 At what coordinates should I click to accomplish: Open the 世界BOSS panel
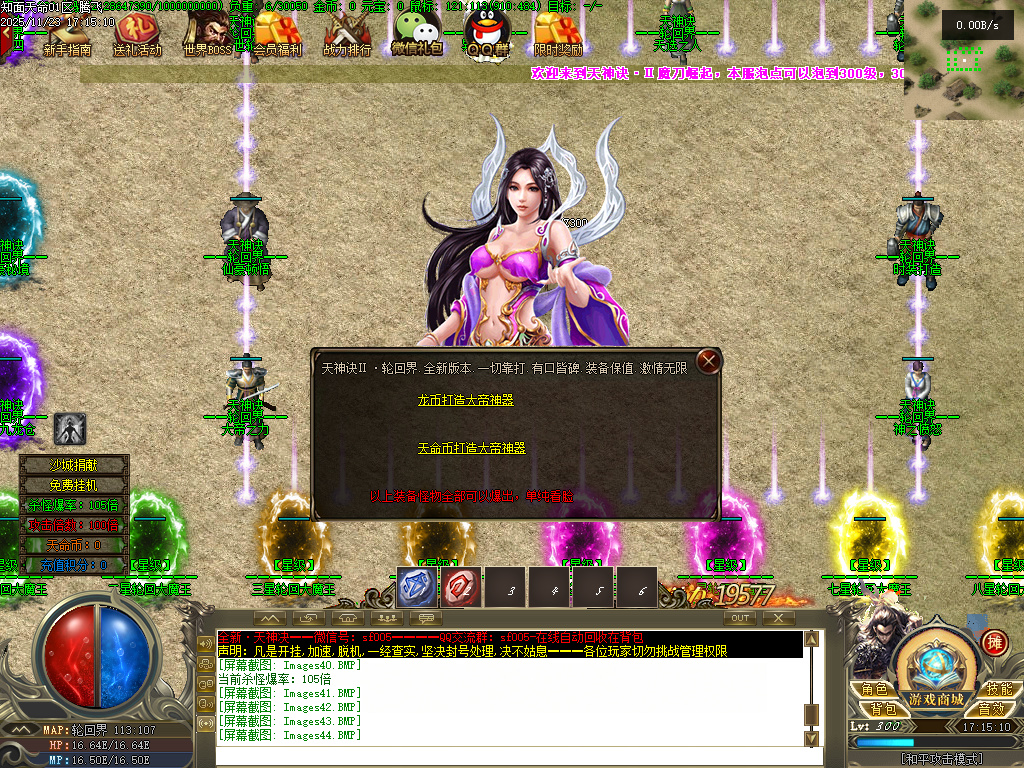207,35
